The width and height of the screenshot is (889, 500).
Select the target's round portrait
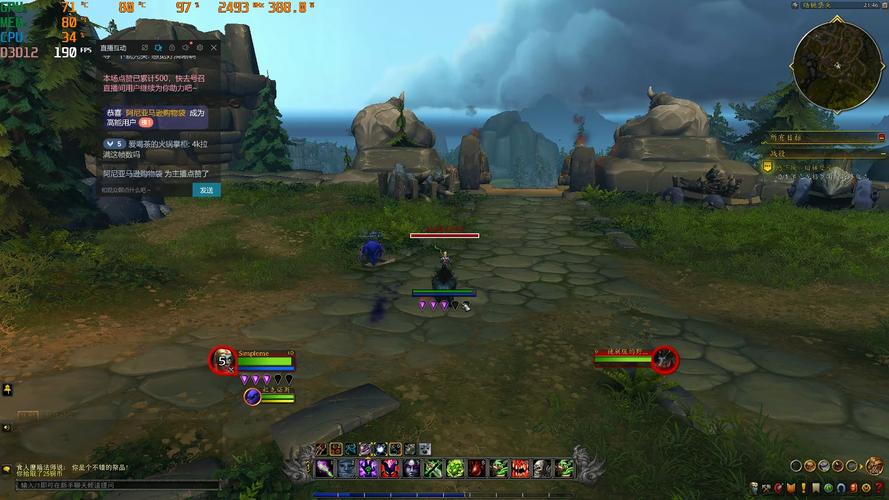click(x=664, y=358)
